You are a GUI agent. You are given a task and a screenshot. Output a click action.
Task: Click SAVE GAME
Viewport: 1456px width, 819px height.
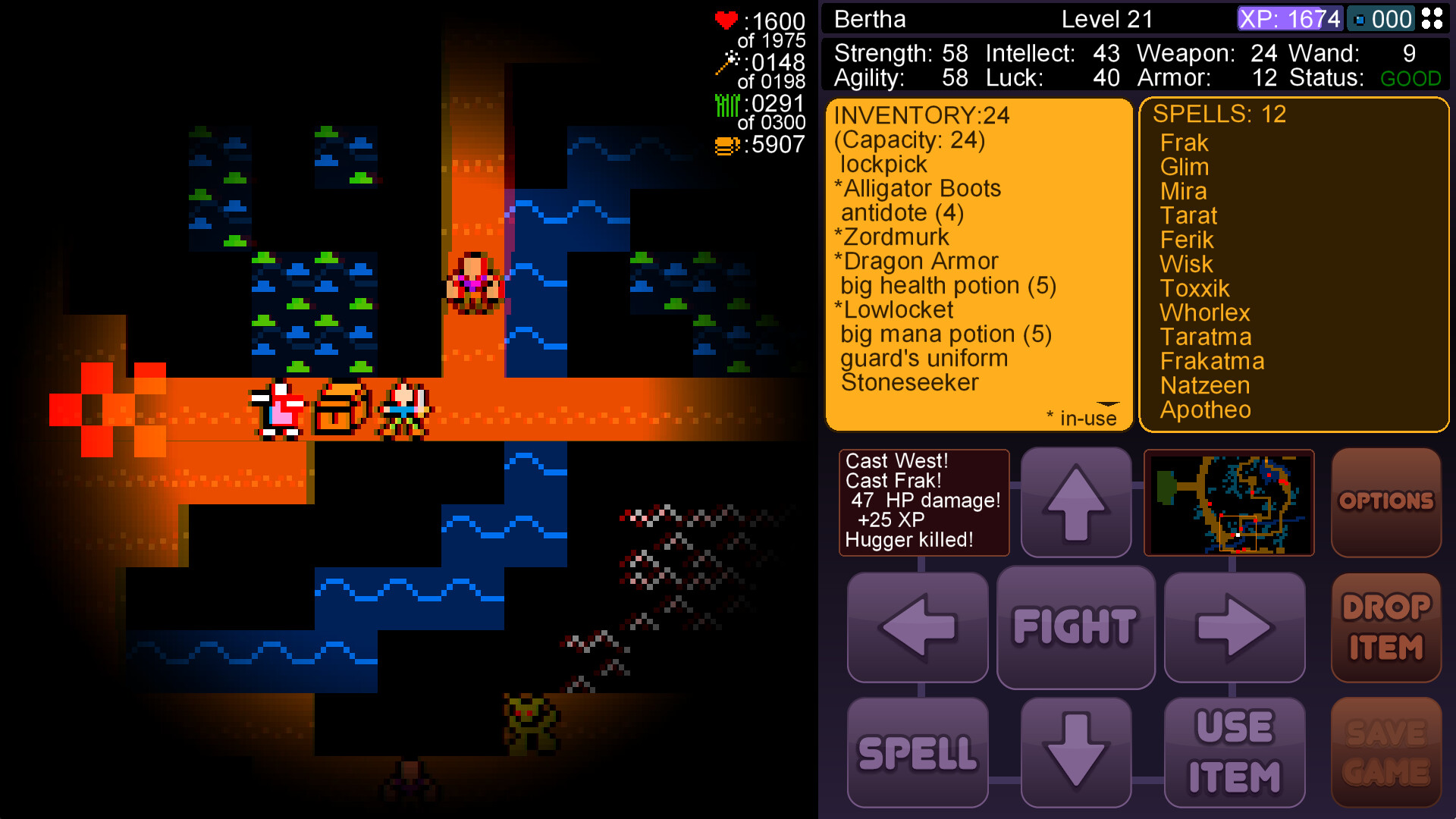[1386, 752]
